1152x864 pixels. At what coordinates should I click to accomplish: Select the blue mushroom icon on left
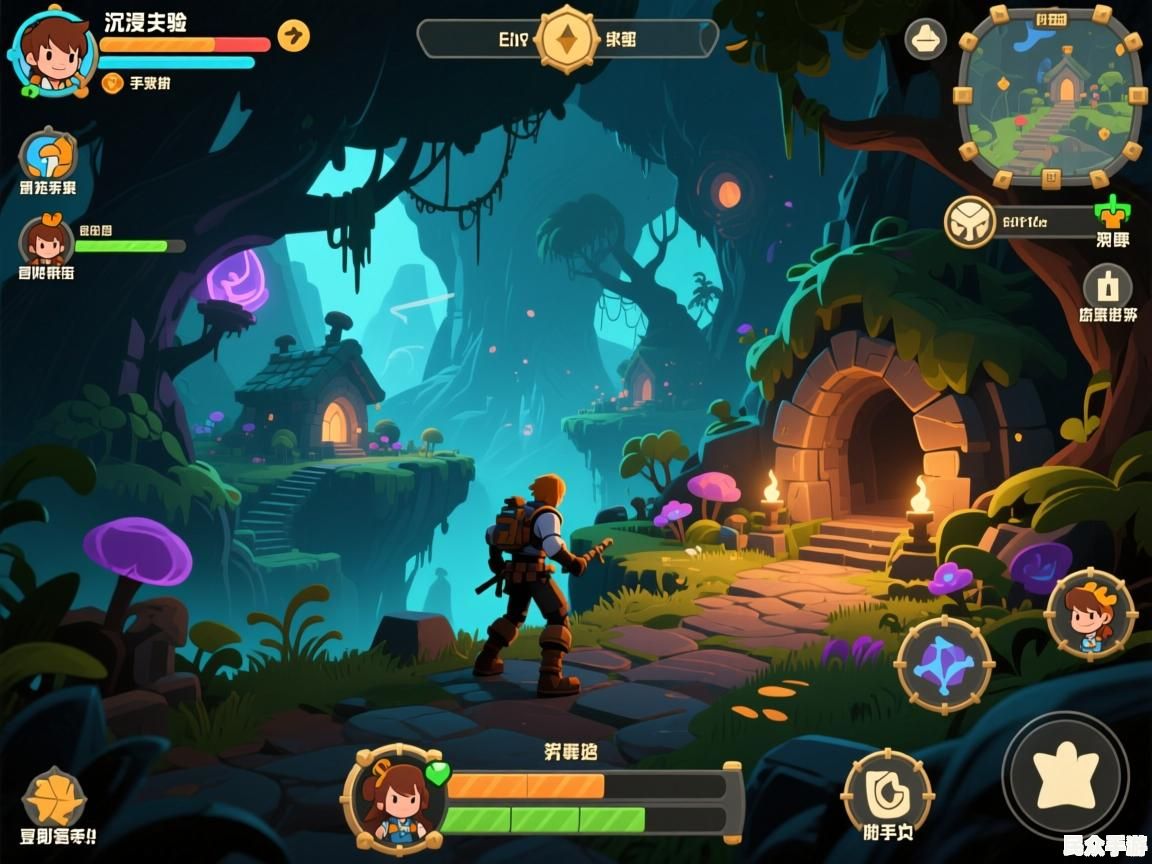[x=47, y=156]
